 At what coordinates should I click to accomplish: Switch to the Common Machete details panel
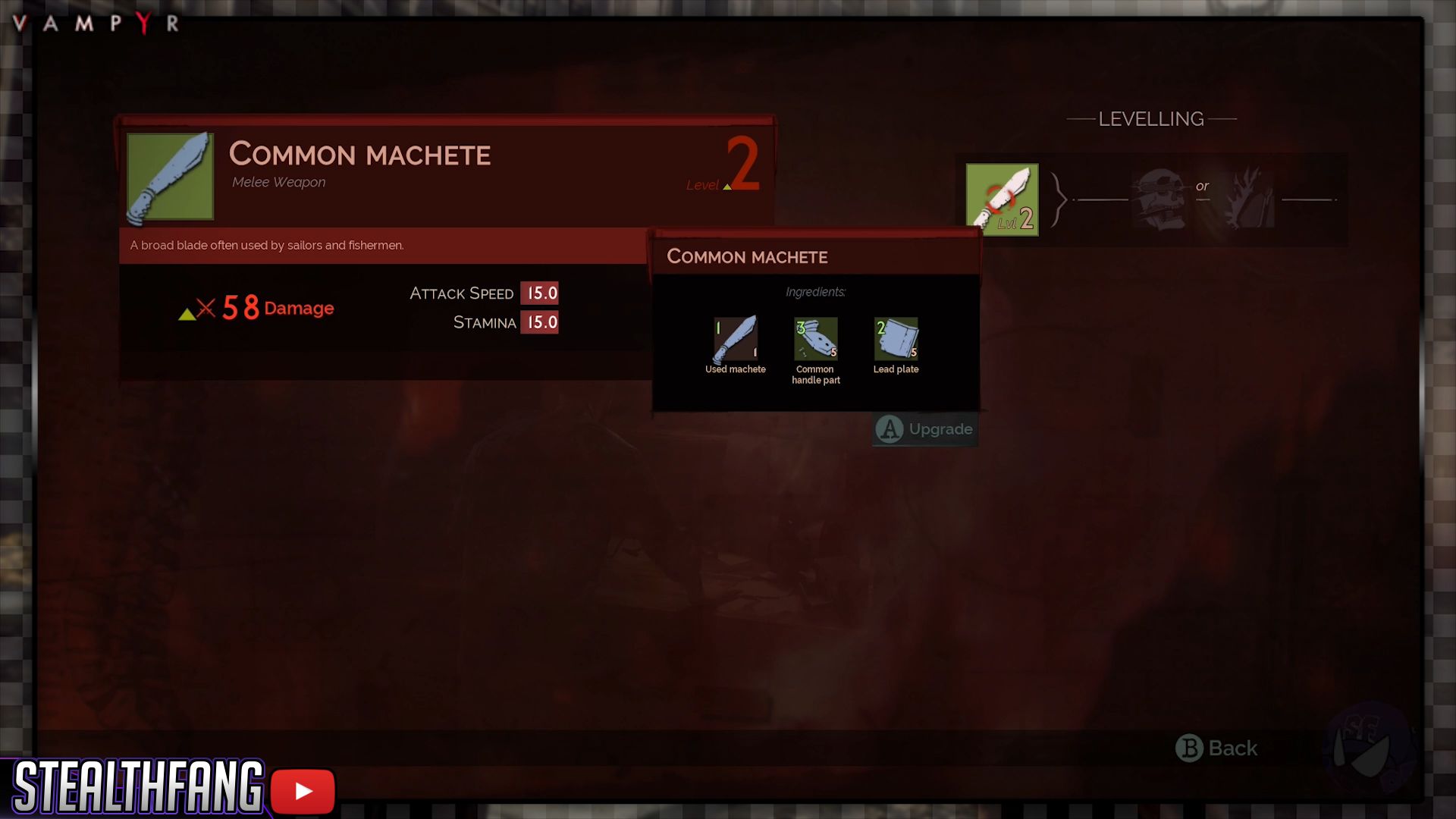(x=360, y=155)
